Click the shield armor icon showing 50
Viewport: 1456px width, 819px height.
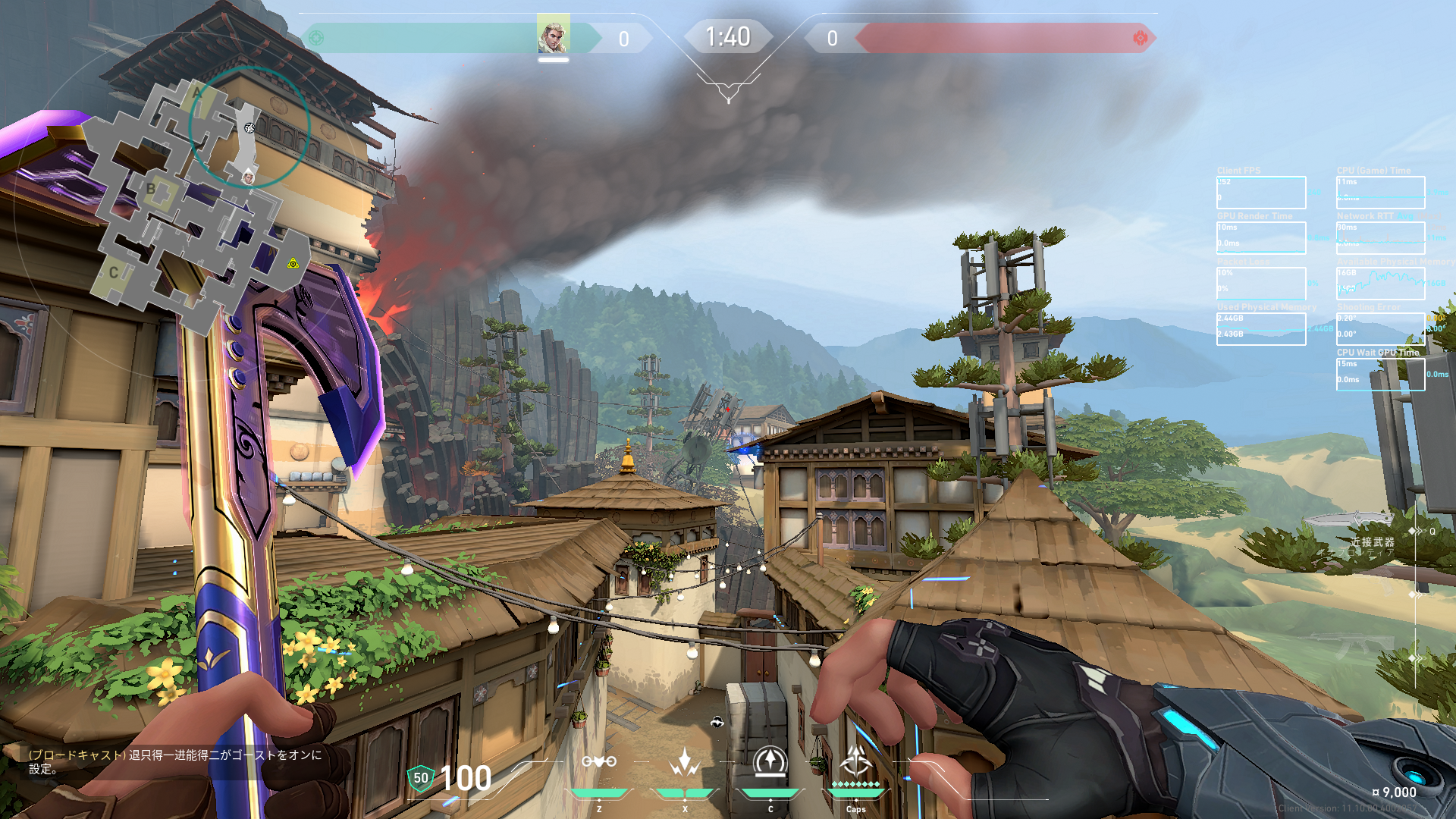tap(421, 778)
